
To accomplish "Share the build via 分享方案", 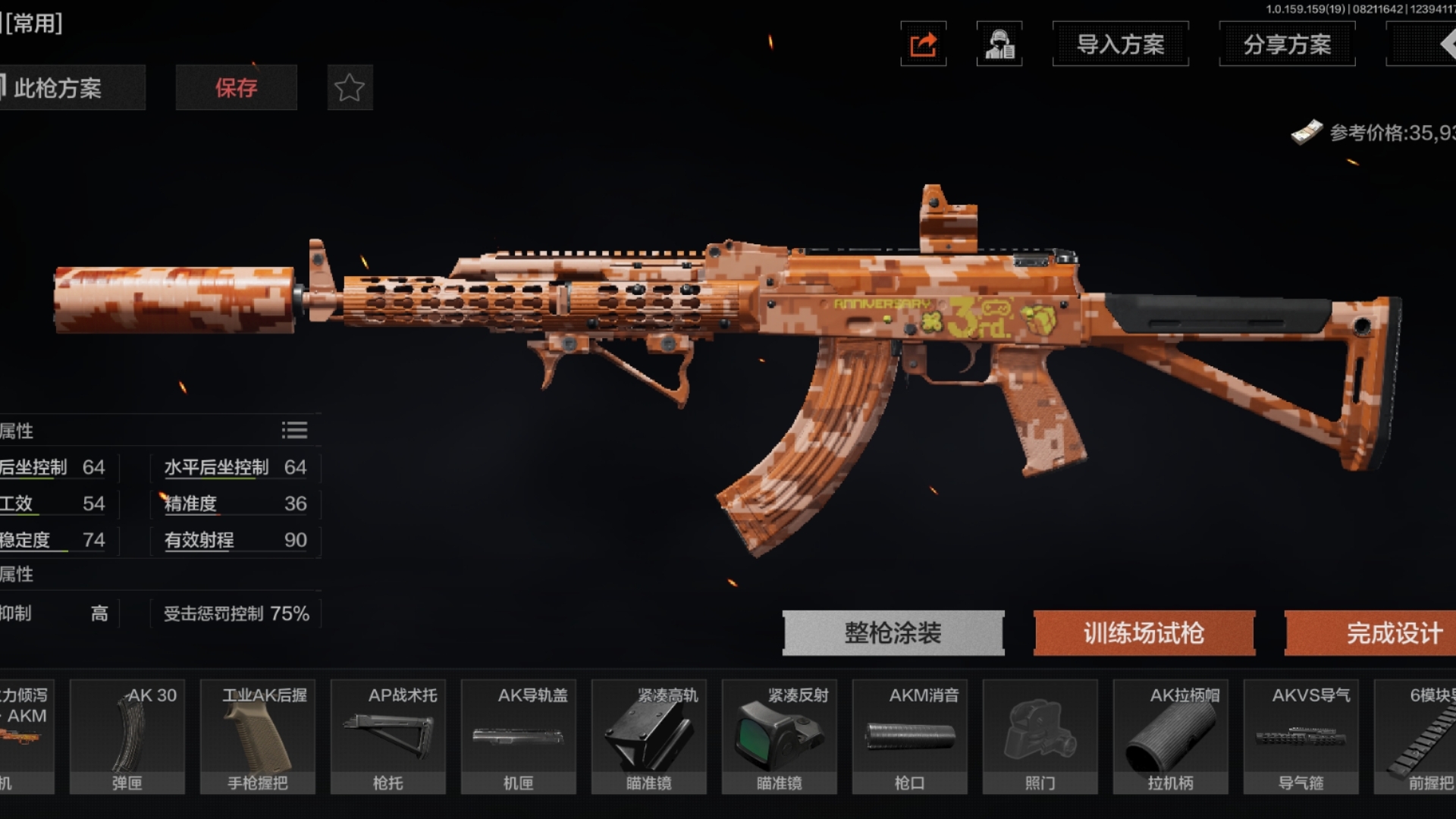I will click(1287, 45).
